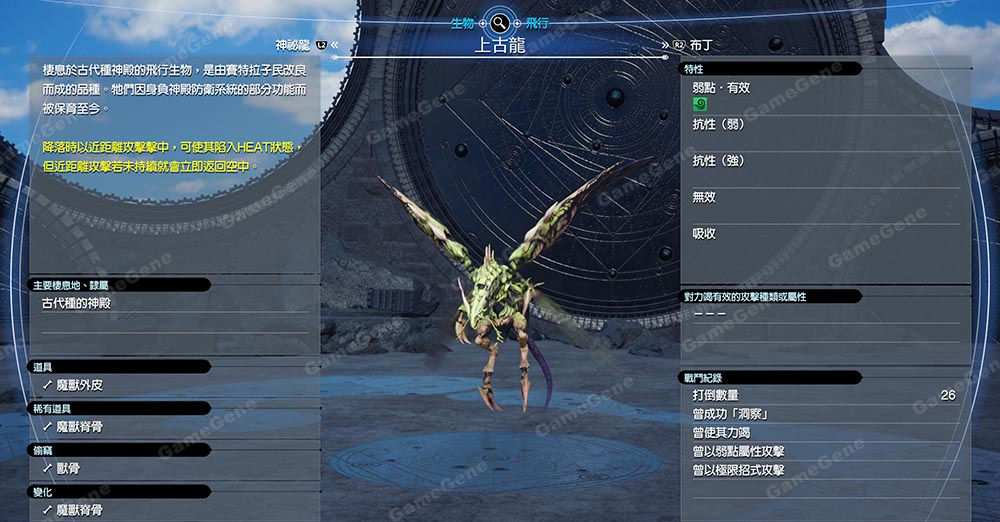Screen dimensions: 1000x522
Task: Choose 魔獸脊骨 under the 稀有道具 header
Action: (79, 426)
